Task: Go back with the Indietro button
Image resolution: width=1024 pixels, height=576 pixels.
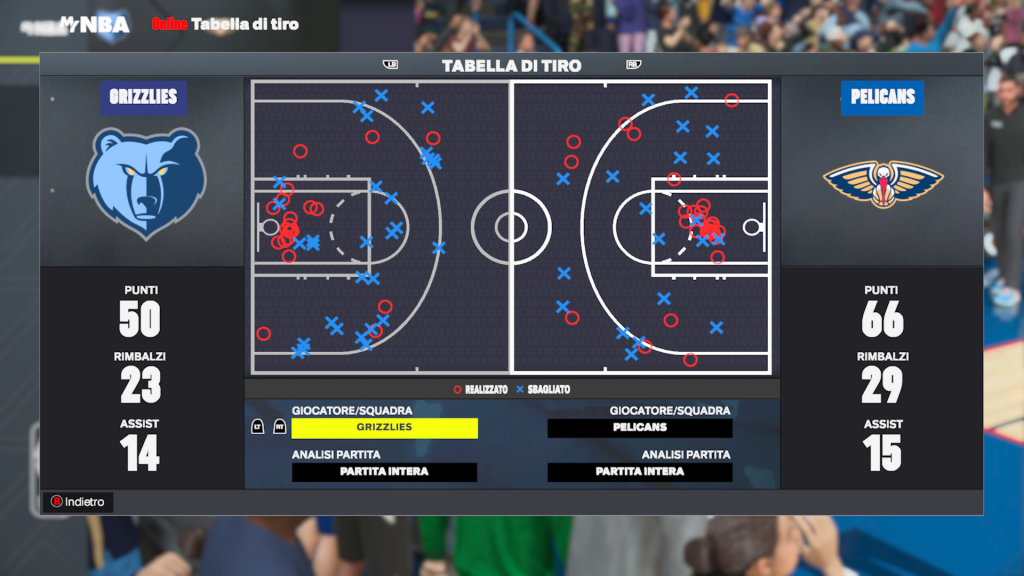Action: [x=78, y=502]
